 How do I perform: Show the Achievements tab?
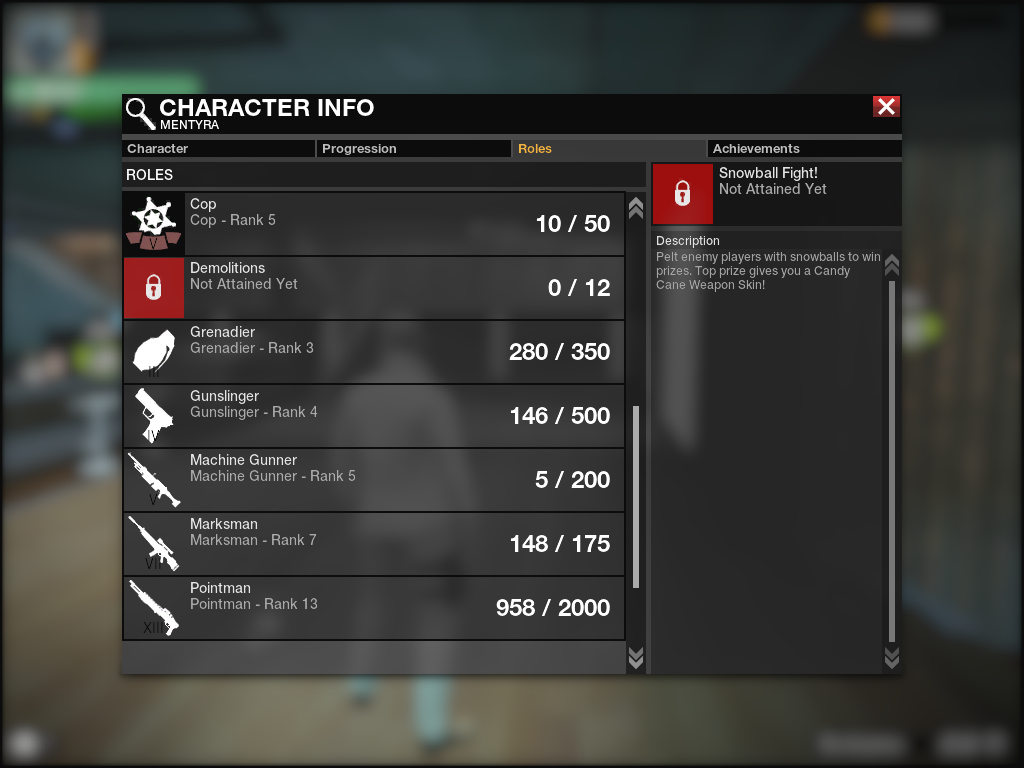coord(803,149)
